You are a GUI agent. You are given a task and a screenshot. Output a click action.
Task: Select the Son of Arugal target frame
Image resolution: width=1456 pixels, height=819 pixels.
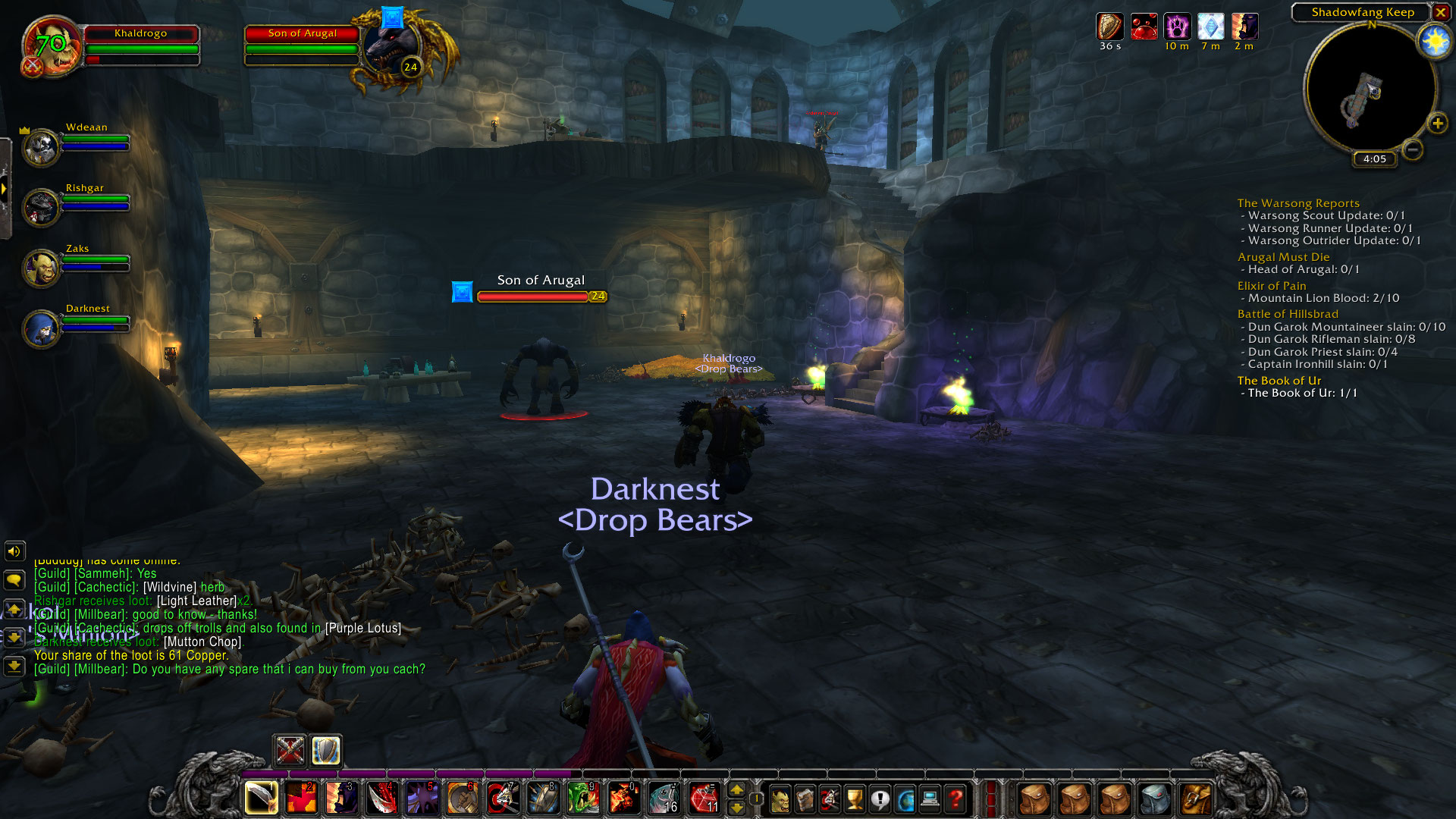pyautogui.click(x=301, y=33)
